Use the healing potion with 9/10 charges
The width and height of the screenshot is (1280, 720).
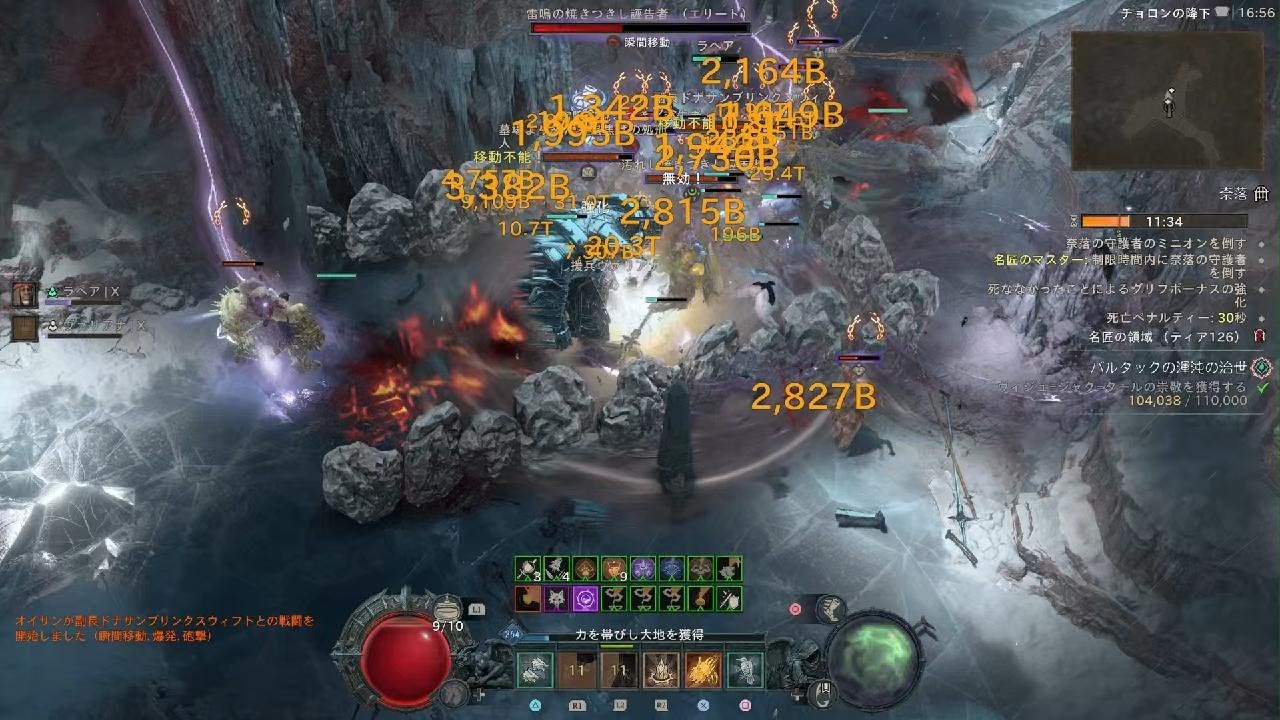click(x=447, y=610)
